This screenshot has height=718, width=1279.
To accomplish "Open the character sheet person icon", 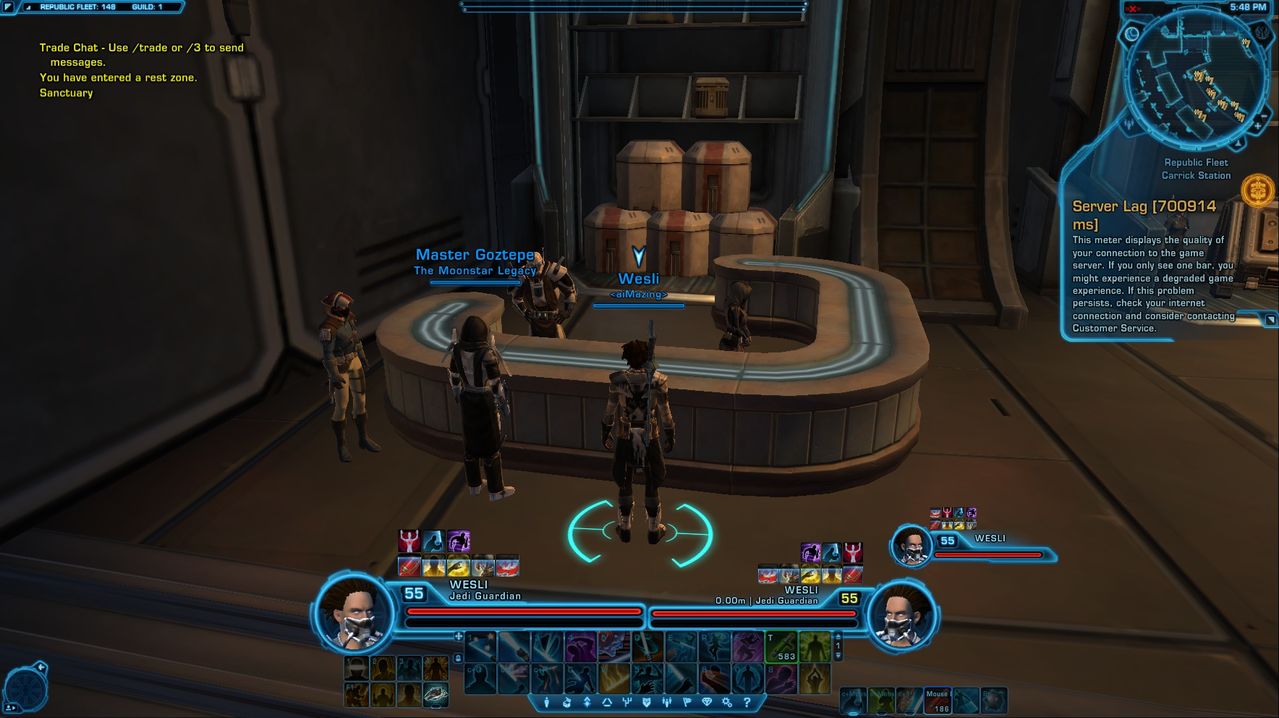I will pyautogui.click(x=547, y=703).
